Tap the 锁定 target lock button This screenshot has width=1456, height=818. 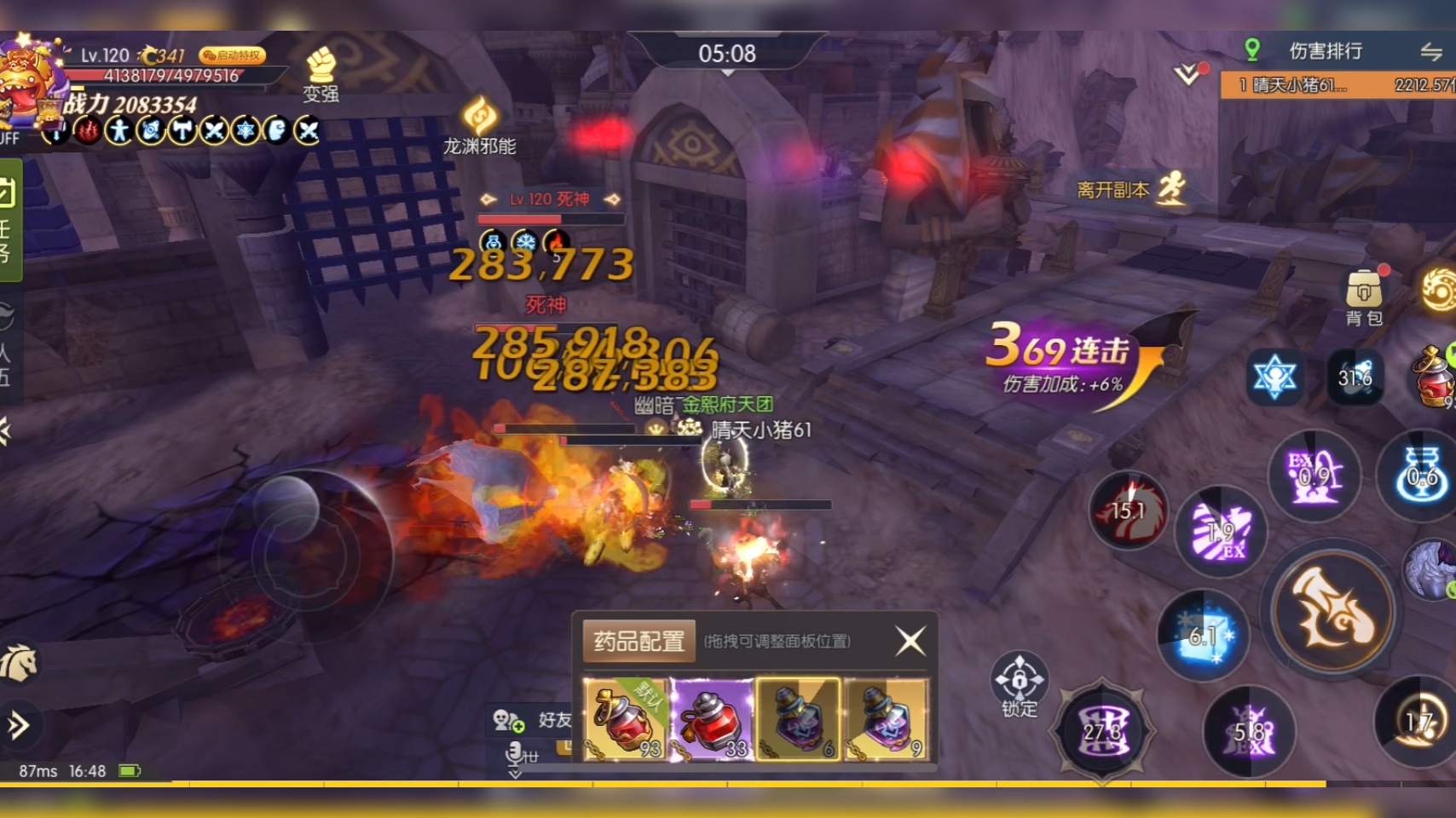tap(1019, 684)
